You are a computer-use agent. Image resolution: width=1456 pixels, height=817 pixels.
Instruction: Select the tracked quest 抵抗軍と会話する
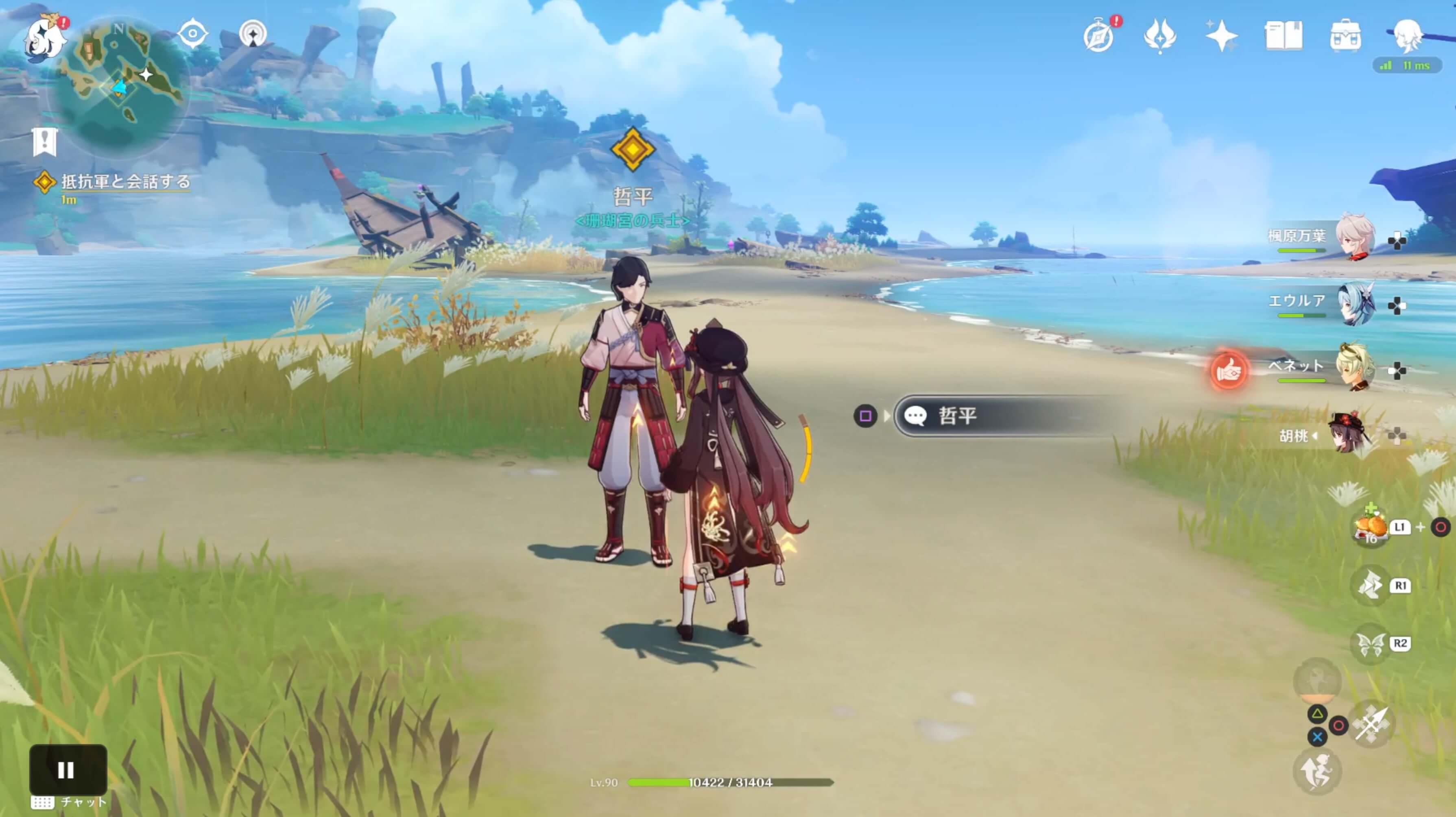(125, 182)
